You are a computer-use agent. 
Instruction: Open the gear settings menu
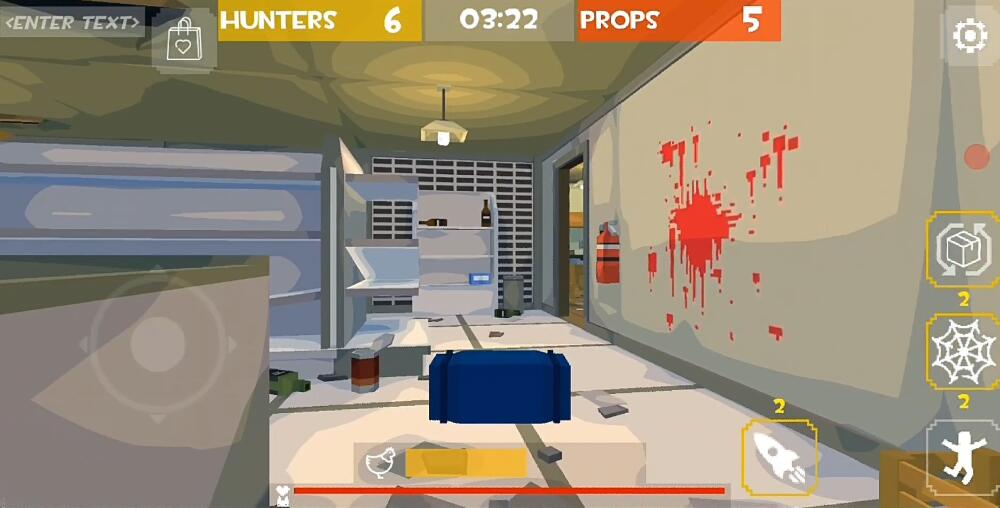click(969, 37)
